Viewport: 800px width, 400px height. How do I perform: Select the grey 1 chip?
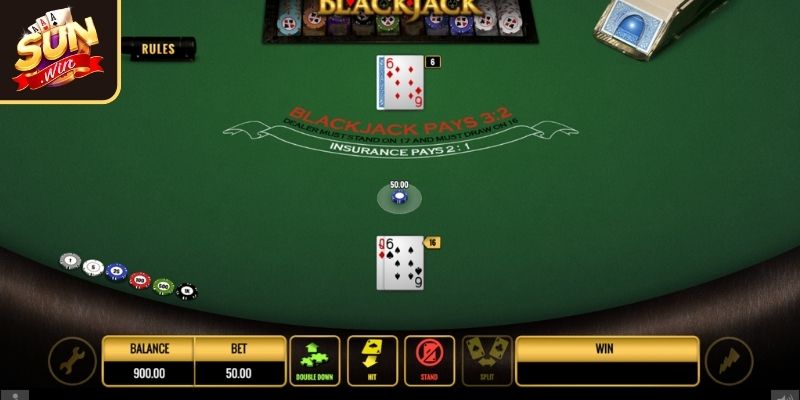point(69,261)
